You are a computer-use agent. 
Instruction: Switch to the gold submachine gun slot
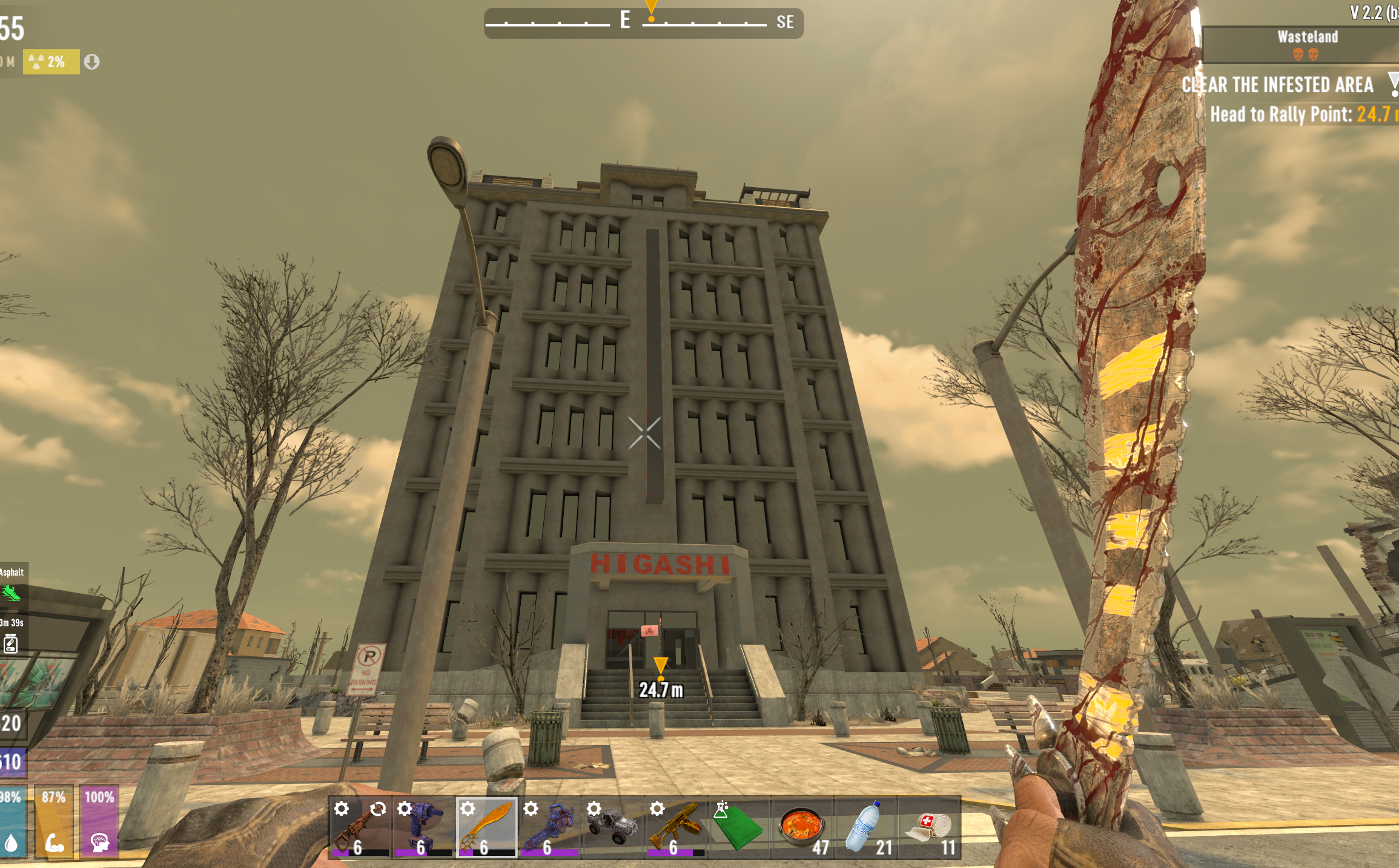(676, 827)
